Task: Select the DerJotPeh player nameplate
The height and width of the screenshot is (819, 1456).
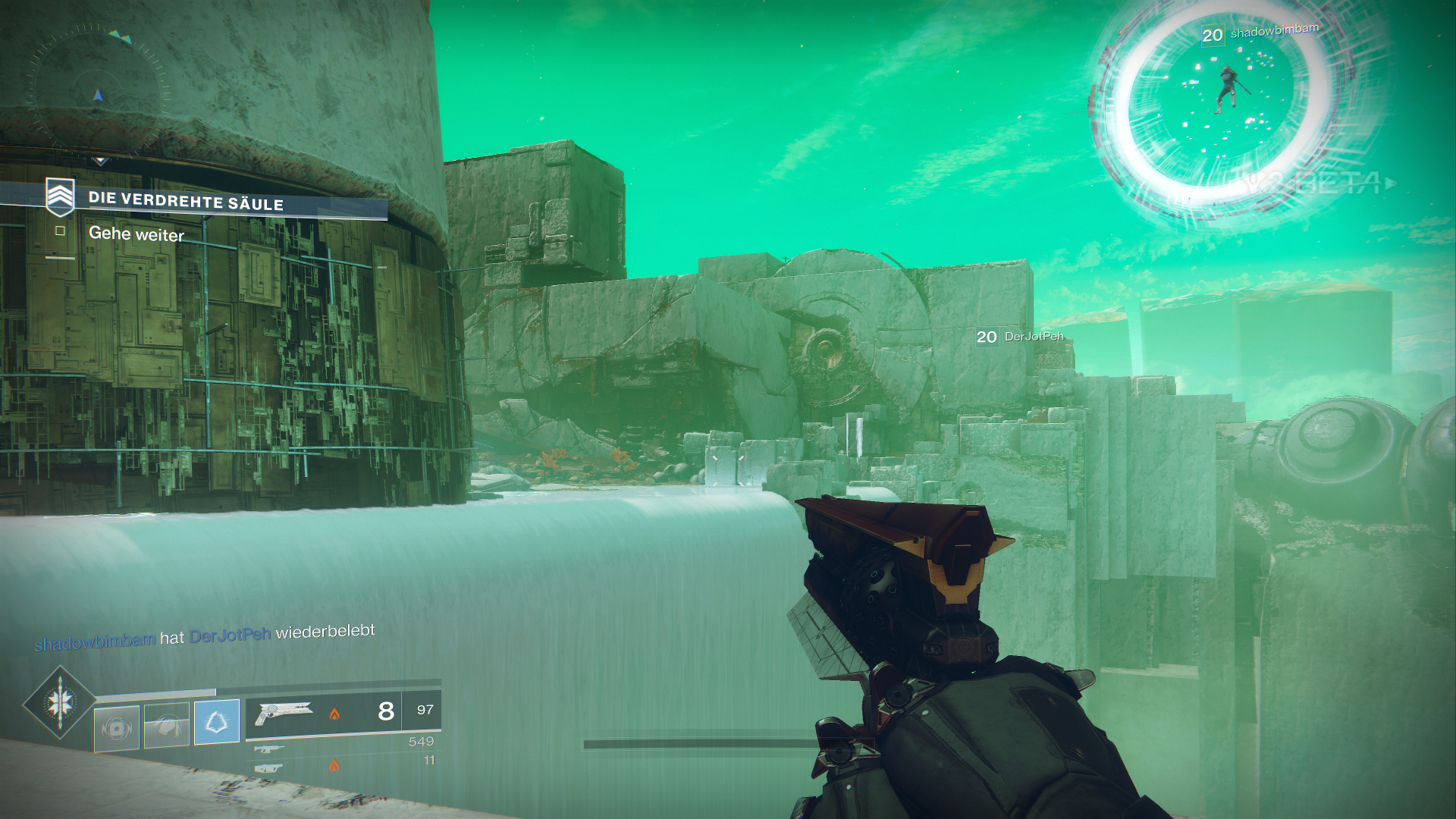Action: coord(1021,337)
